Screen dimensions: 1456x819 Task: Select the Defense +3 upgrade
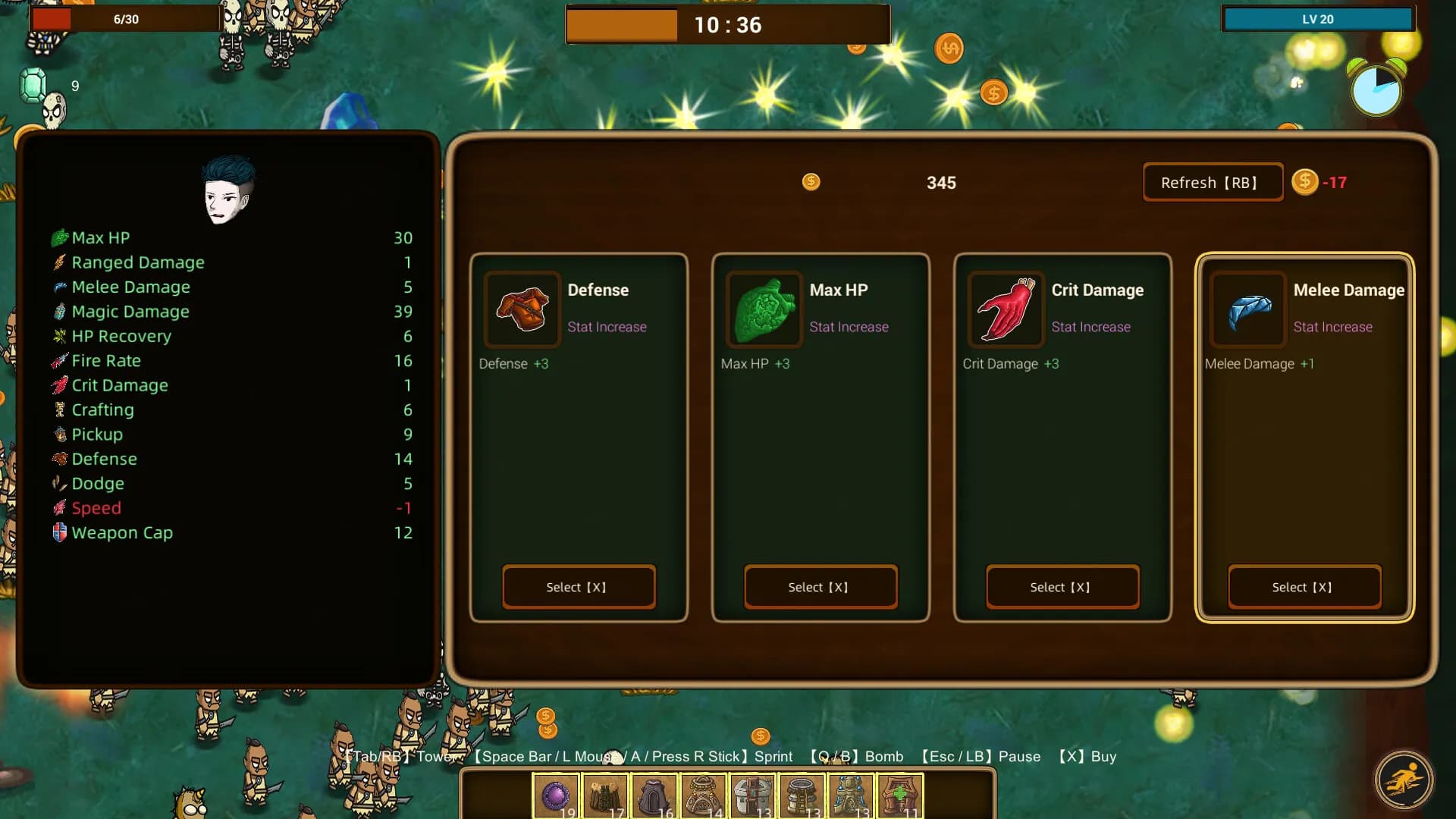coord(579,587)
